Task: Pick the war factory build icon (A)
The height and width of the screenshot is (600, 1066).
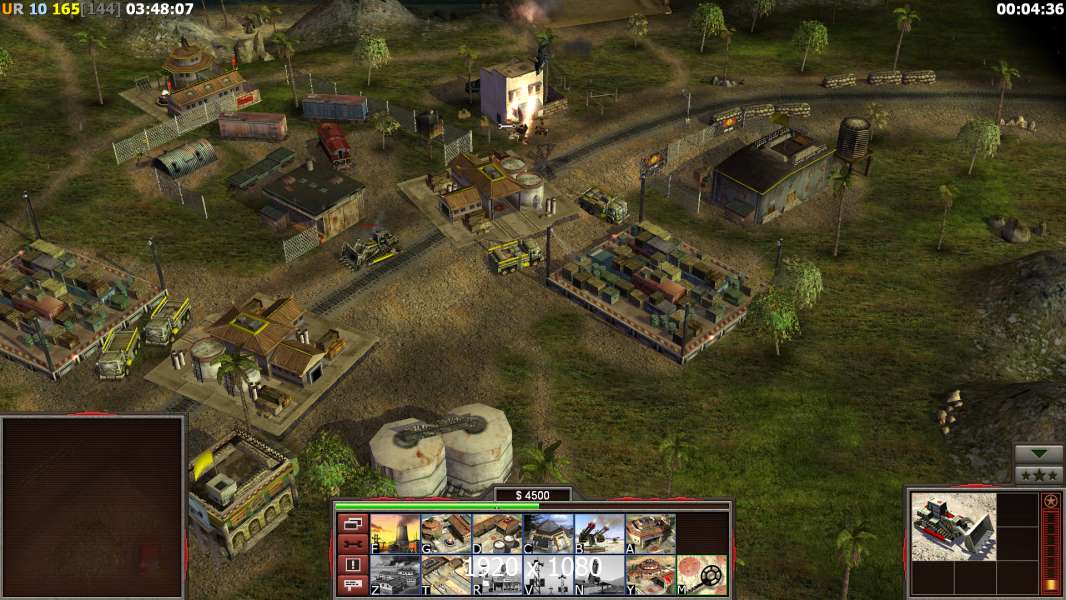Action: click(x=650, y=534)
